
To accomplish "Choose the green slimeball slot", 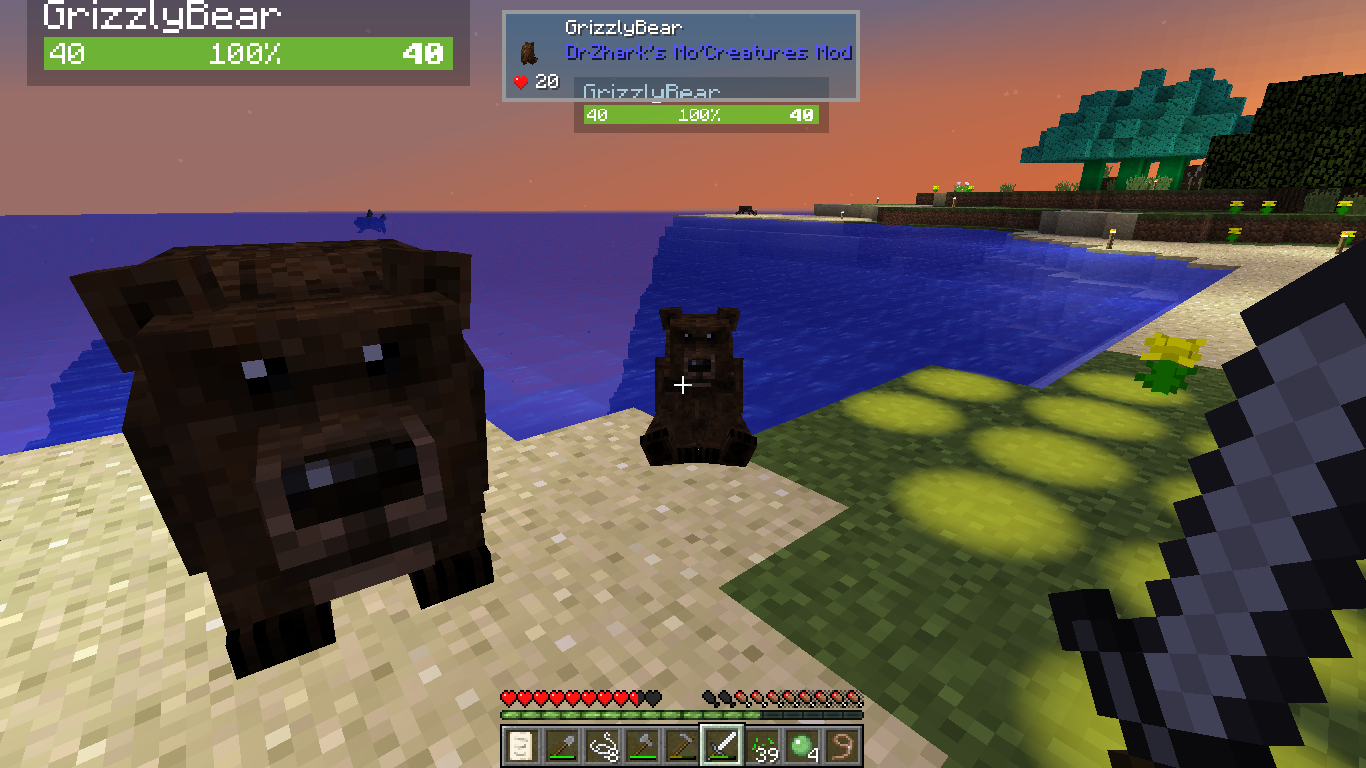I will (x=802, y=745).
